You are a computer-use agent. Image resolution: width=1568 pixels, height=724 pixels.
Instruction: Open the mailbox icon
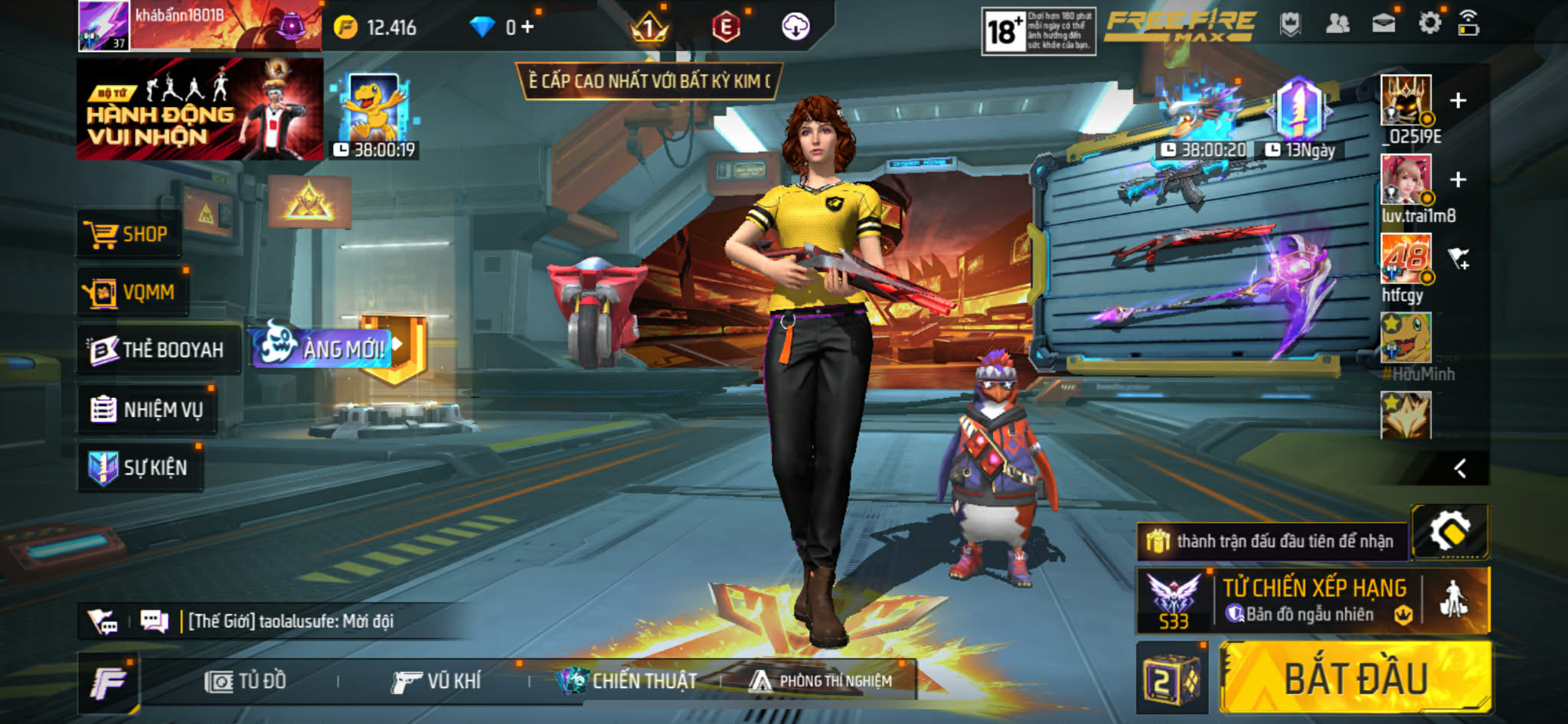coord(1383,24)
